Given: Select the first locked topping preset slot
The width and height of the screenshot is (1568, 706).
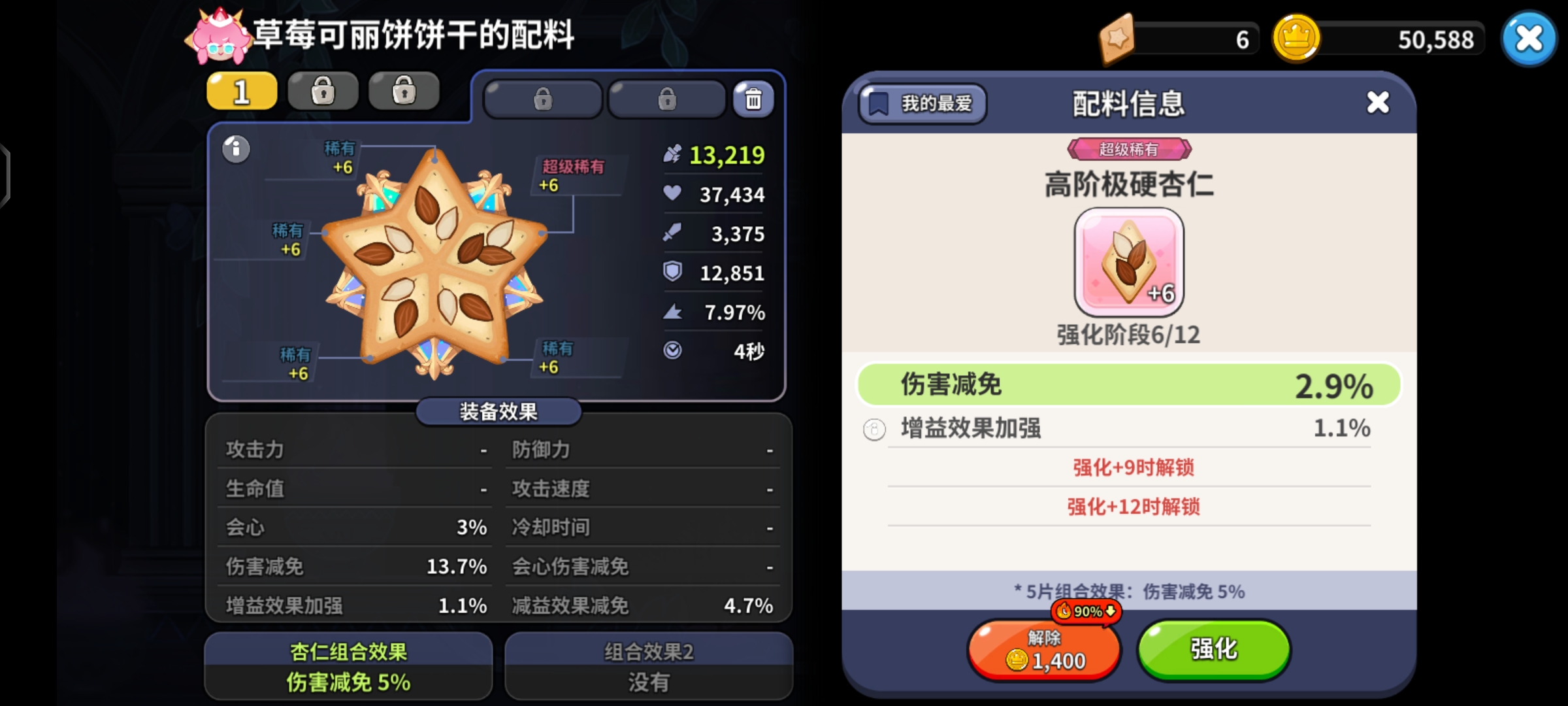Looking at the screenshot, I should tap(323, 90).
